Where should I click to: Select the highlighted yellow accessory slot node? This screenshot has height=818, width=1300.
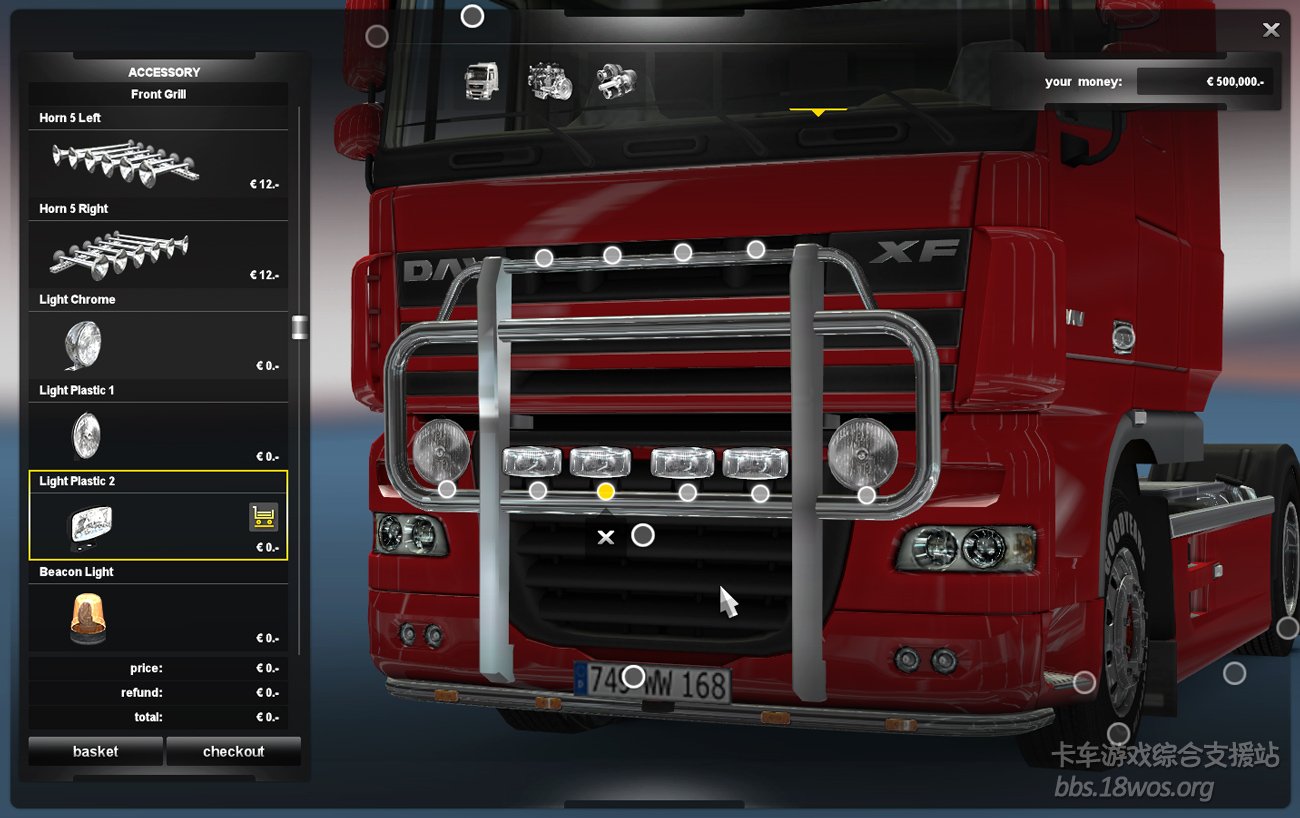tap(605, 491)
